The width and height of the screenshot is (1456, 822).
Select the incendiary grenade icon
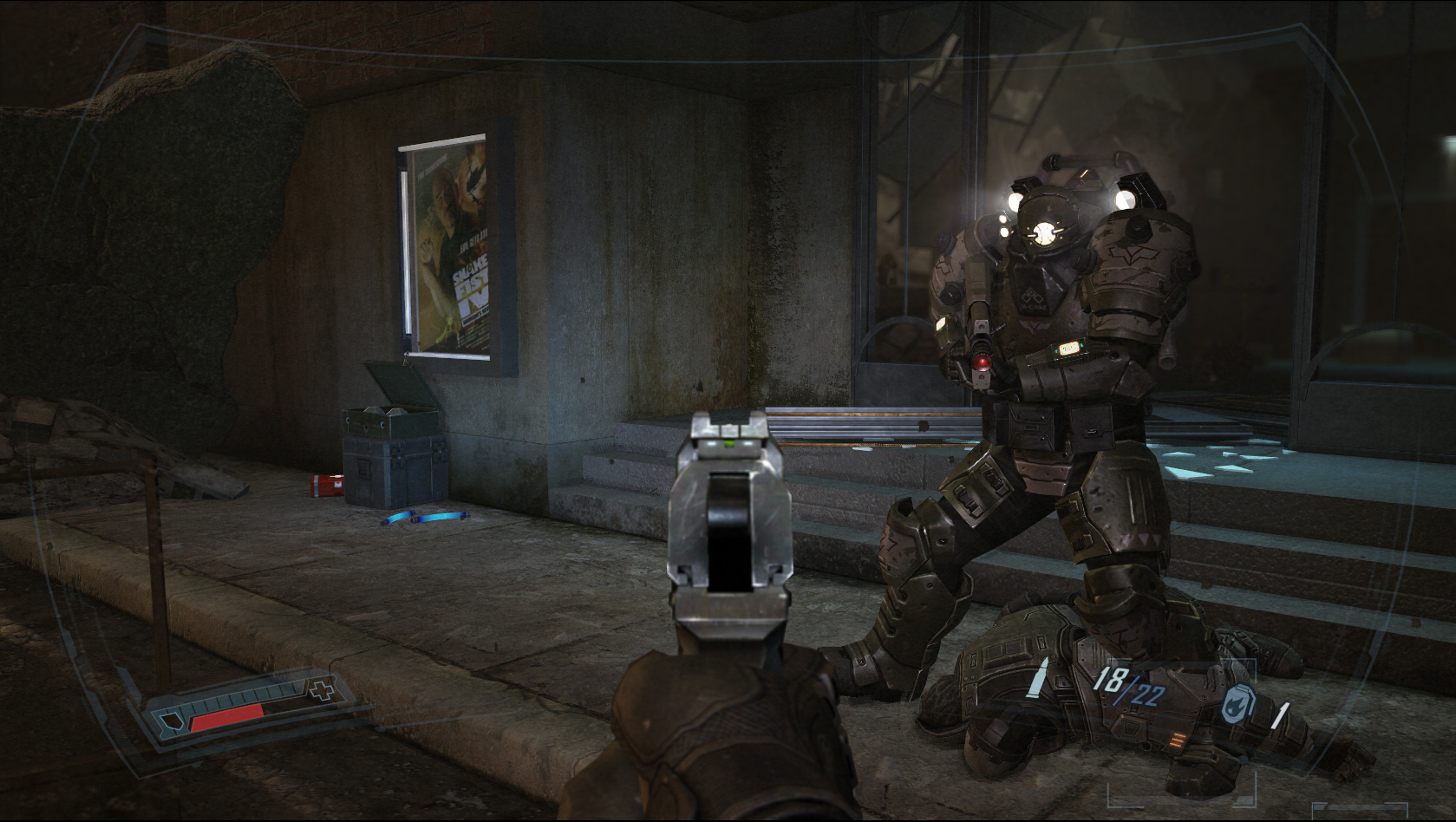click(1235, 706)
